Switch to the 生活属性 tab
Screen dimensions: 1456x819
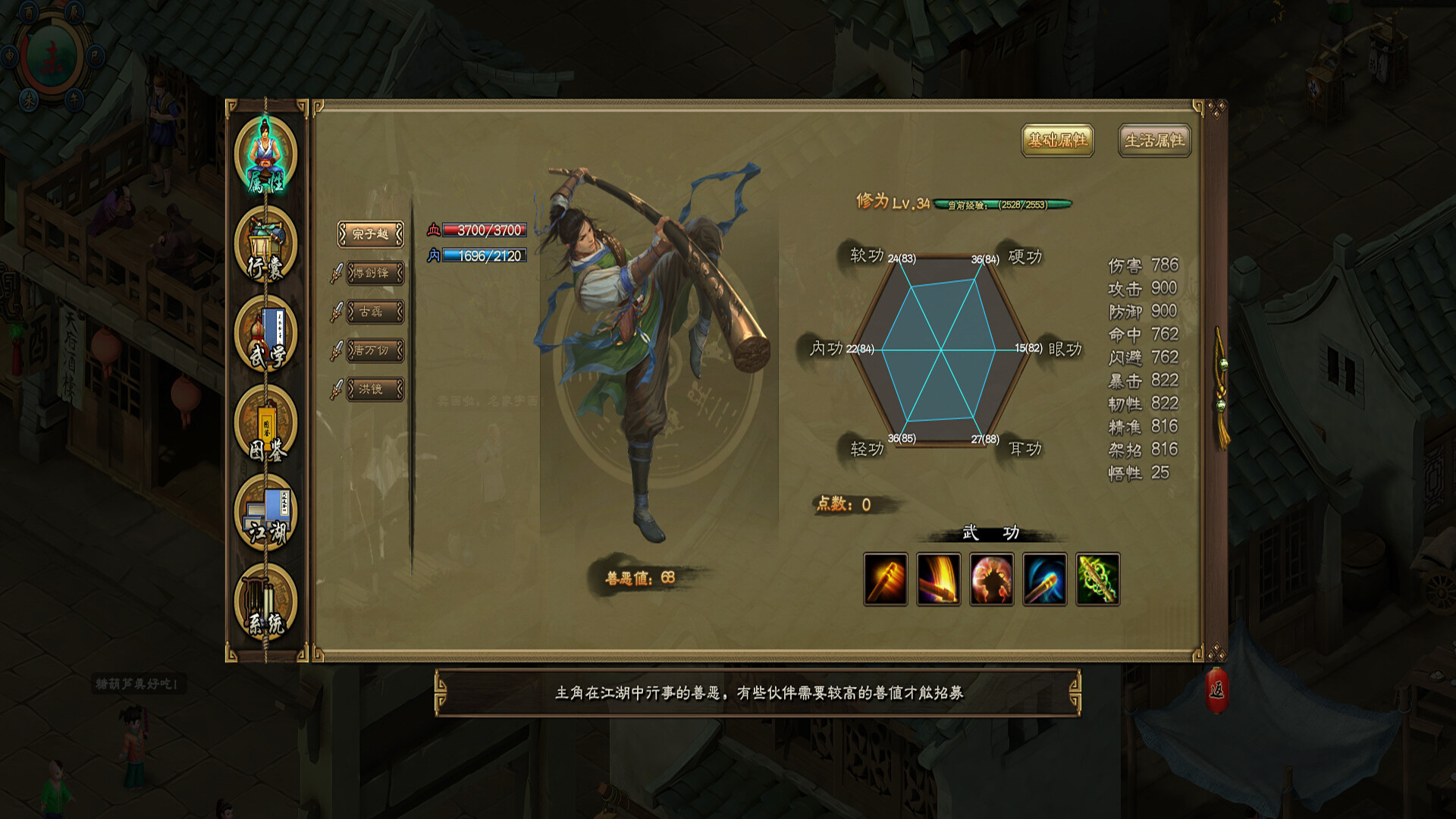[1154, 140]
